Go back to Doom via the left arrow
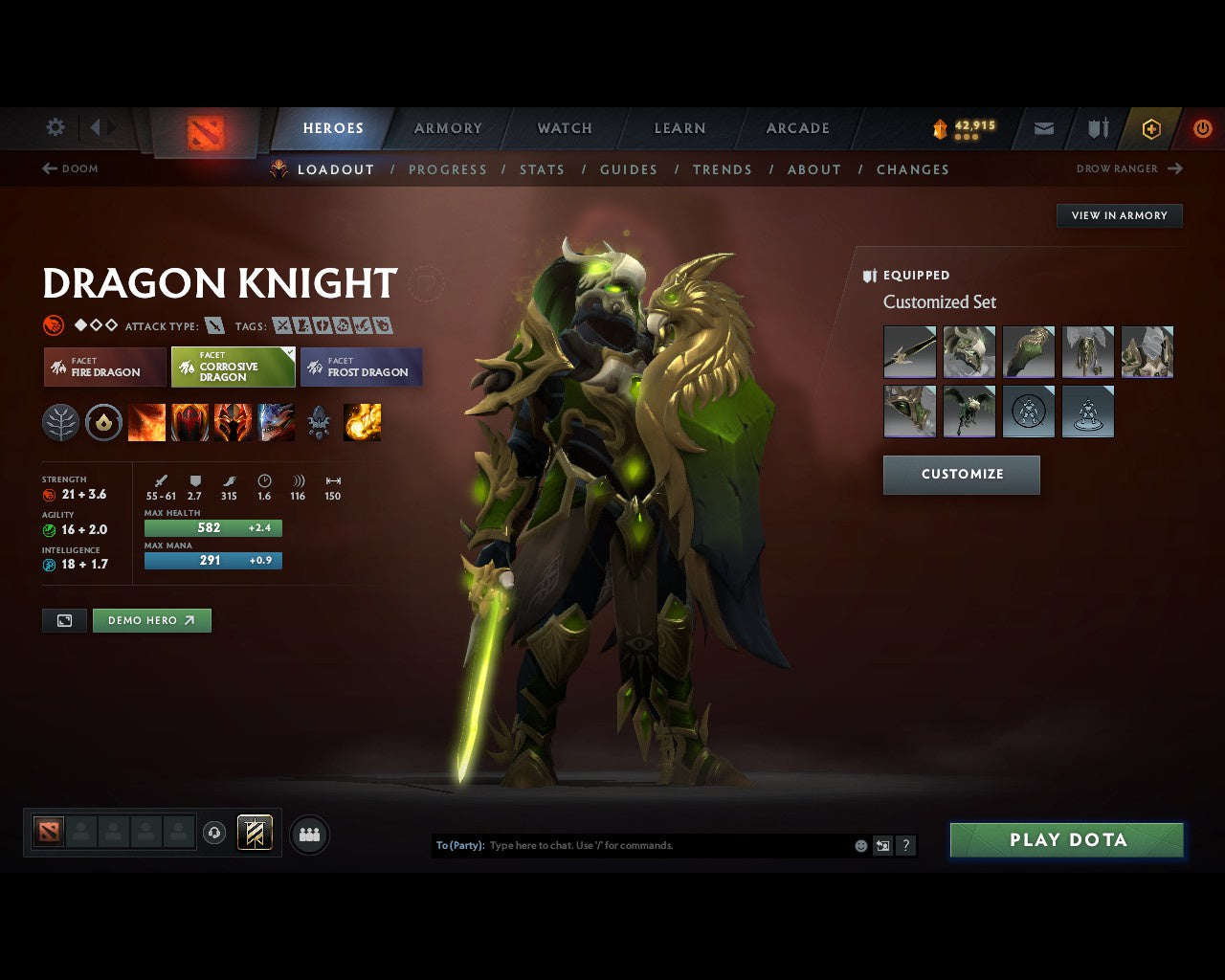1225x980 pixels. point(47,168)
